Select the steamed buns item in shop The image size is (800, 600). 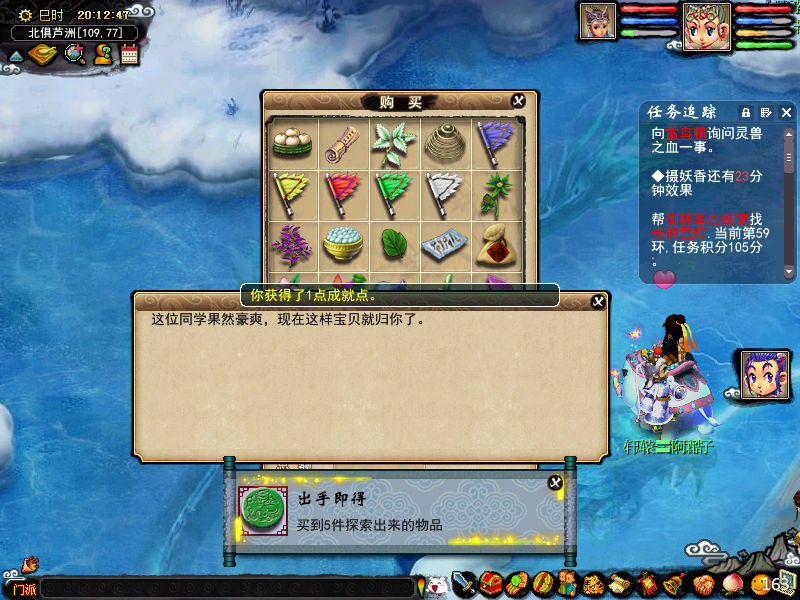[x=292, y=142]
